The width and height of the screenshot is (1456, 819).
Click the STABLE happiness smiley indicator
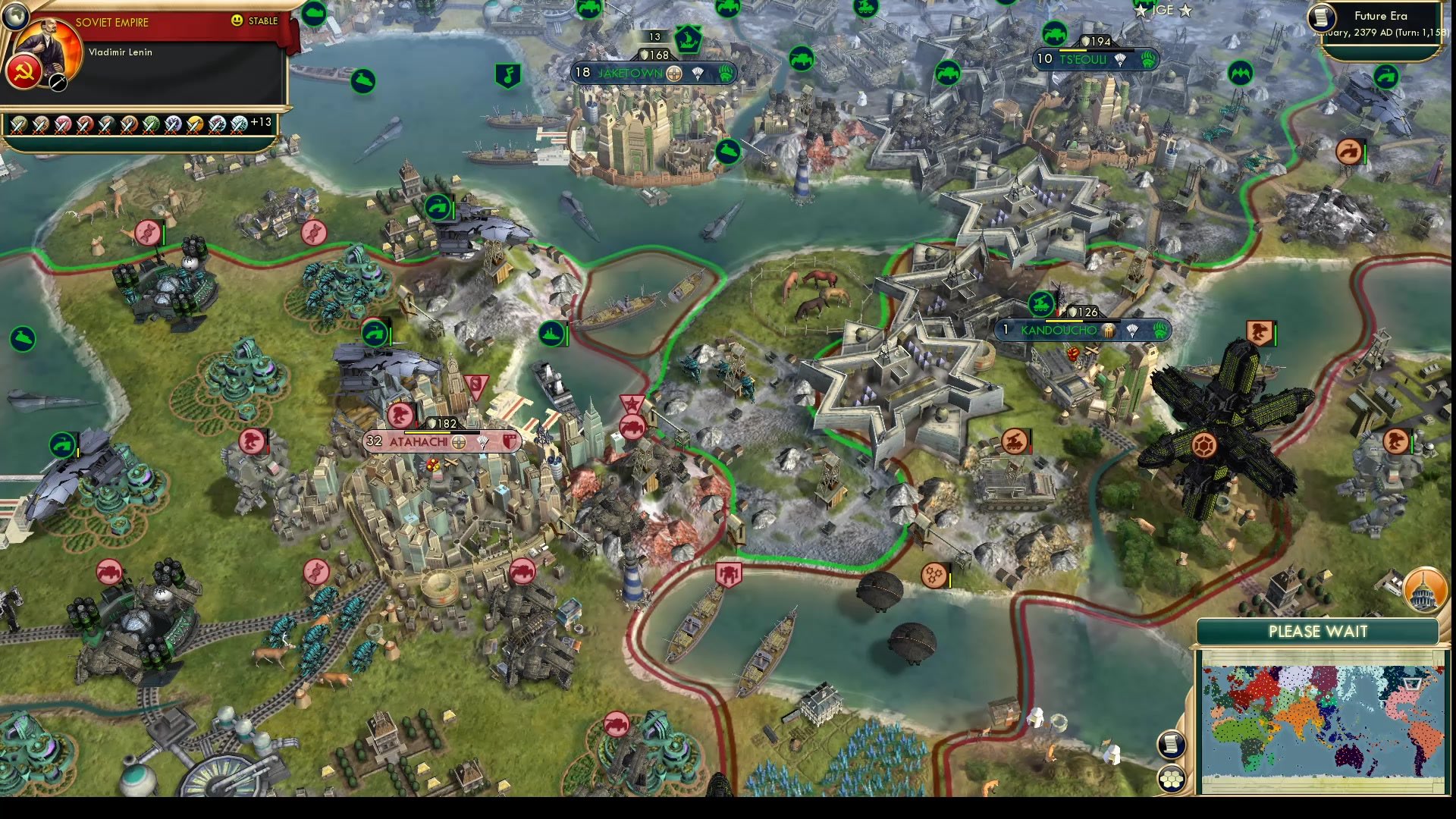(238, 21)
